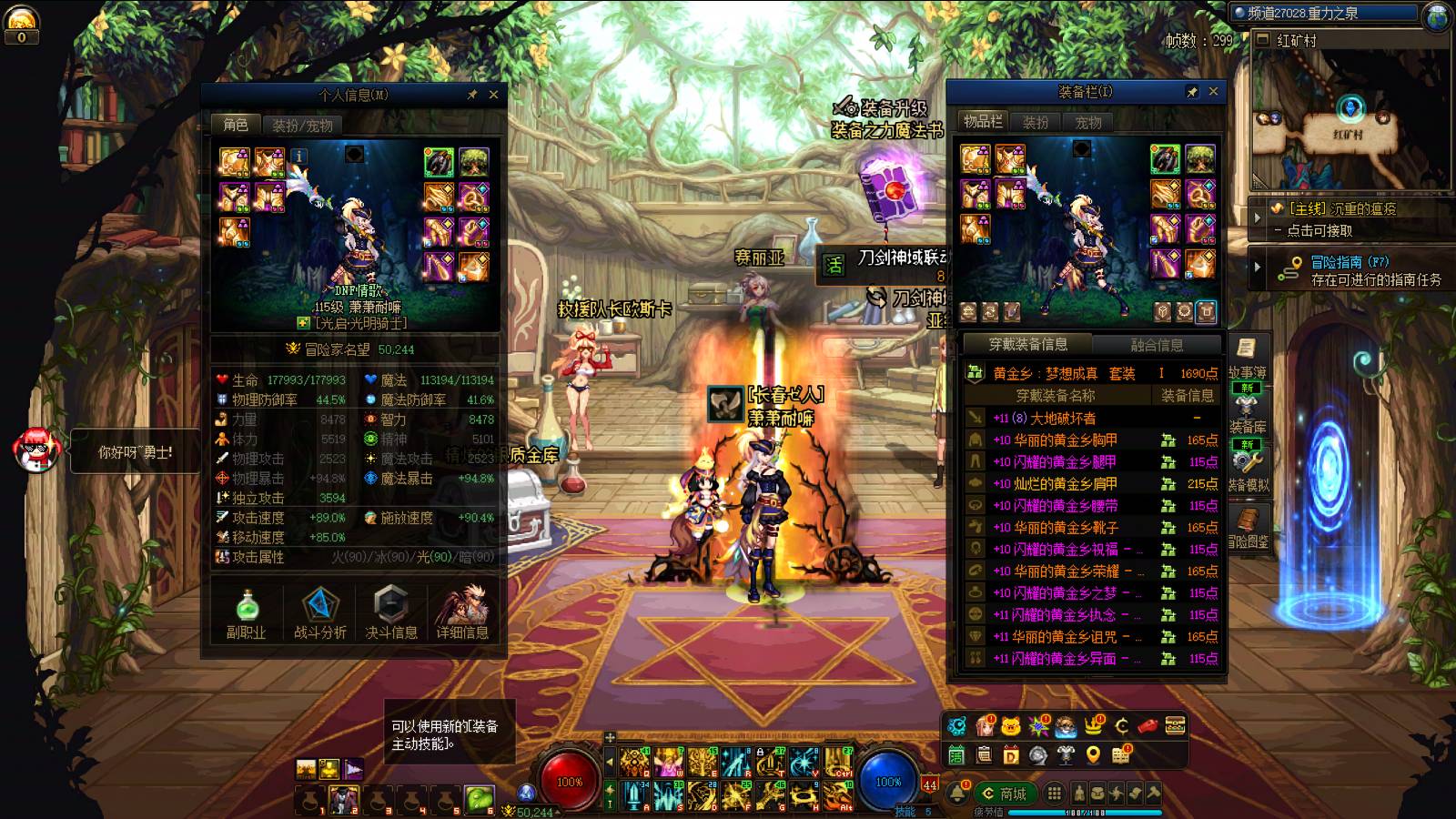This screenshot has height=819, width=1456.
Task: Open the 冒险图鉴 adventure codex icon
Action: click(x=1248, y=526)
